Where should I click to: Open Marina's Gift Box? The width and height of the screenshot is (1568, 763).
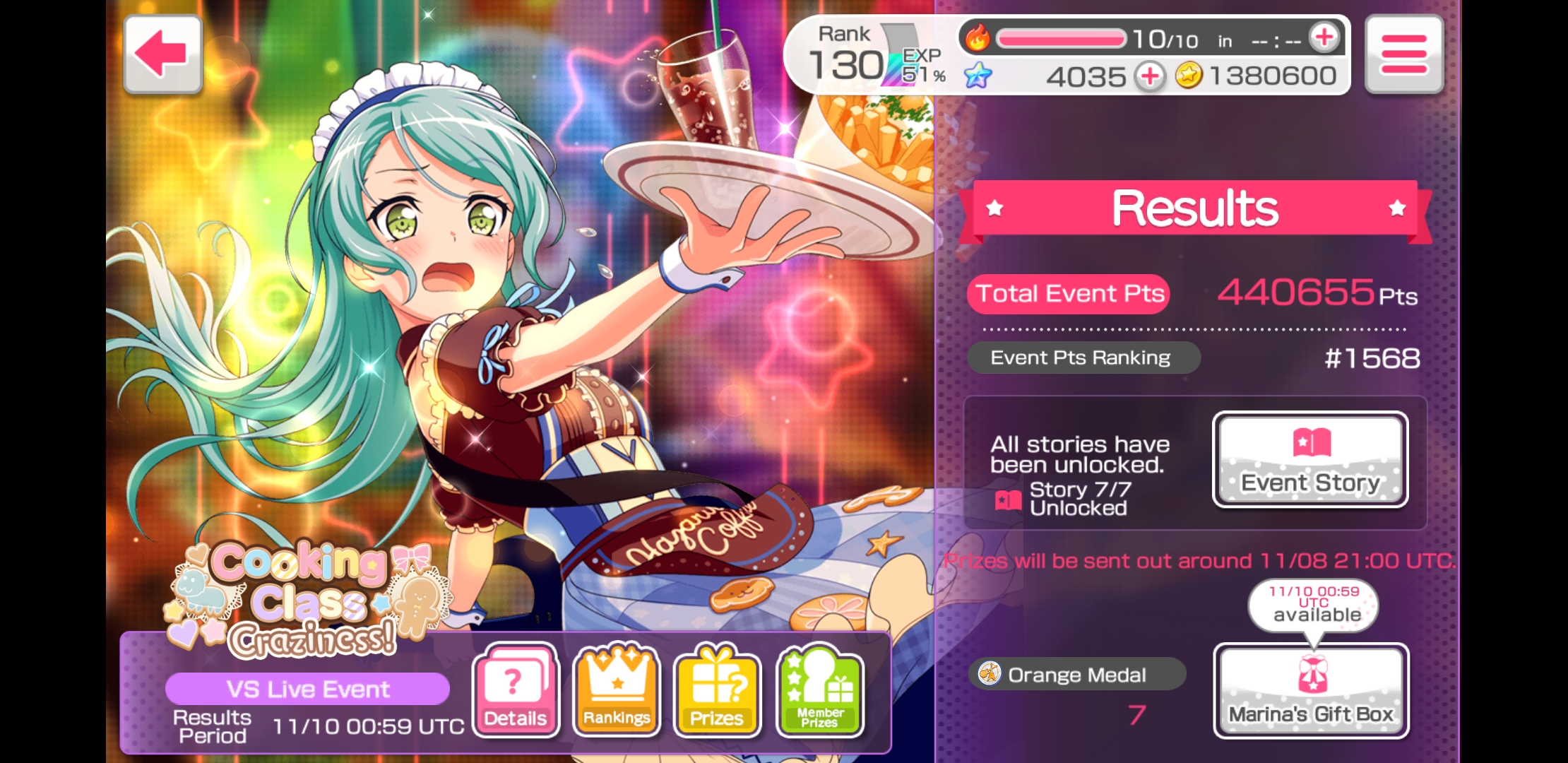(1311, 690)
